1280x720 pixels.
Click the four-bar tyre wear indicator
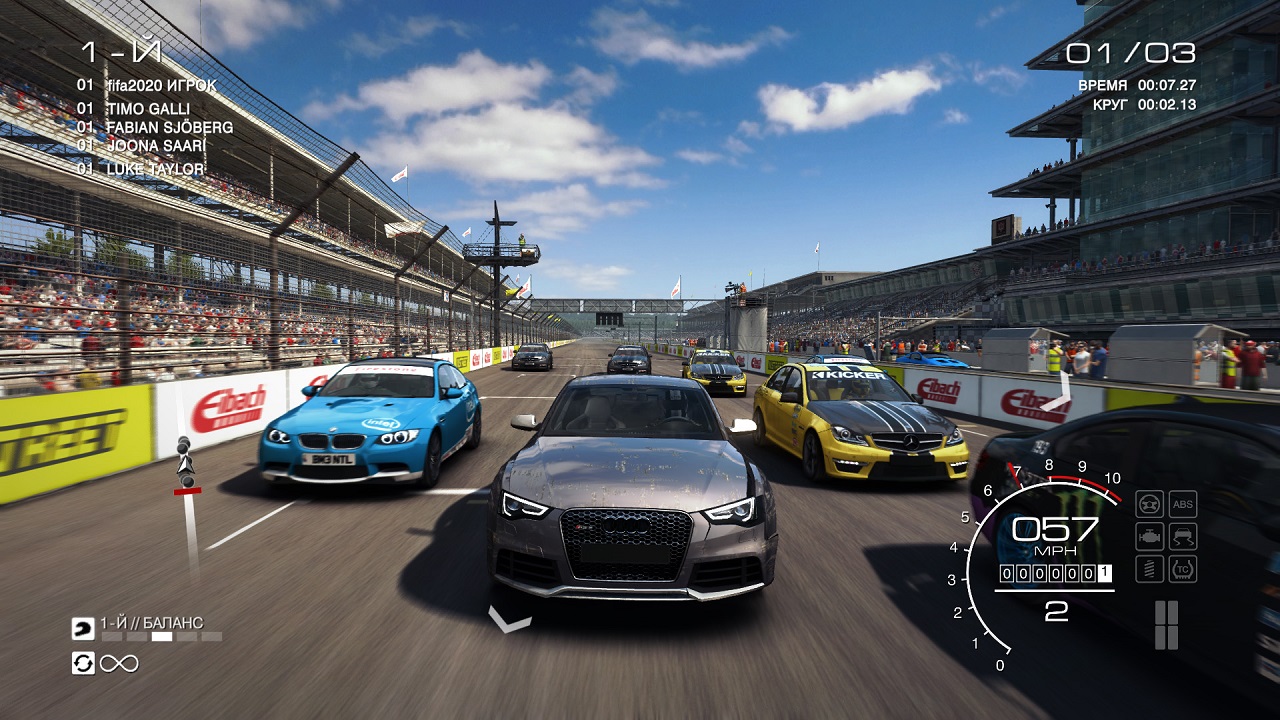pyautogui.click(x=1166, y=625)
